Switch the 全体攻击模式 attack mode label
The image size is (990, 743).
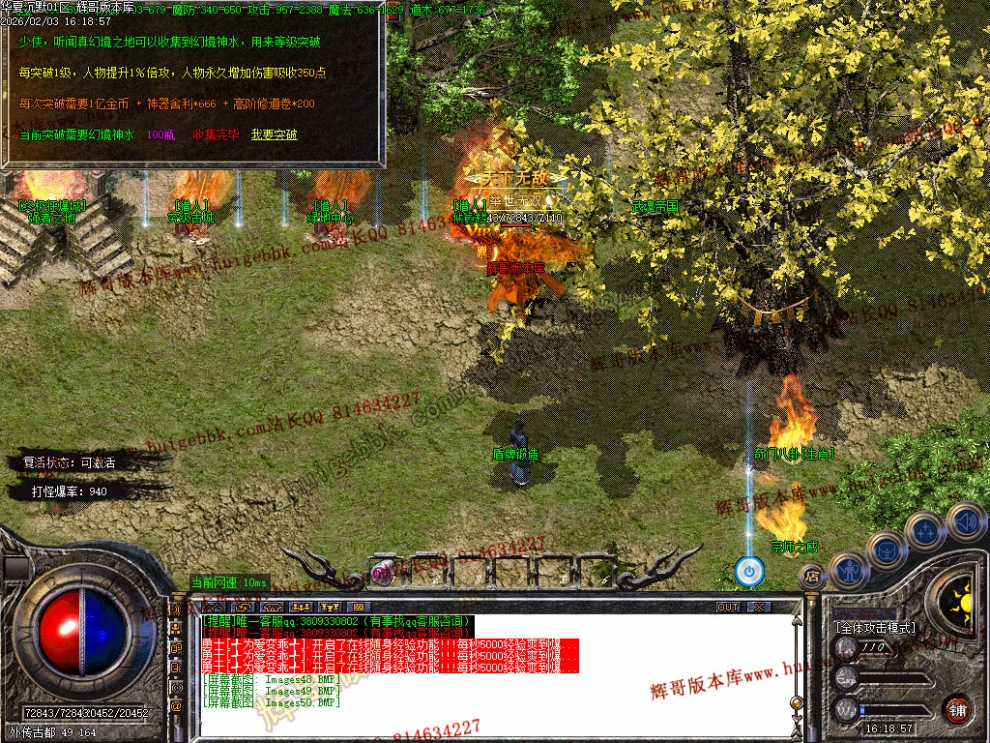[x=875, y=627]
